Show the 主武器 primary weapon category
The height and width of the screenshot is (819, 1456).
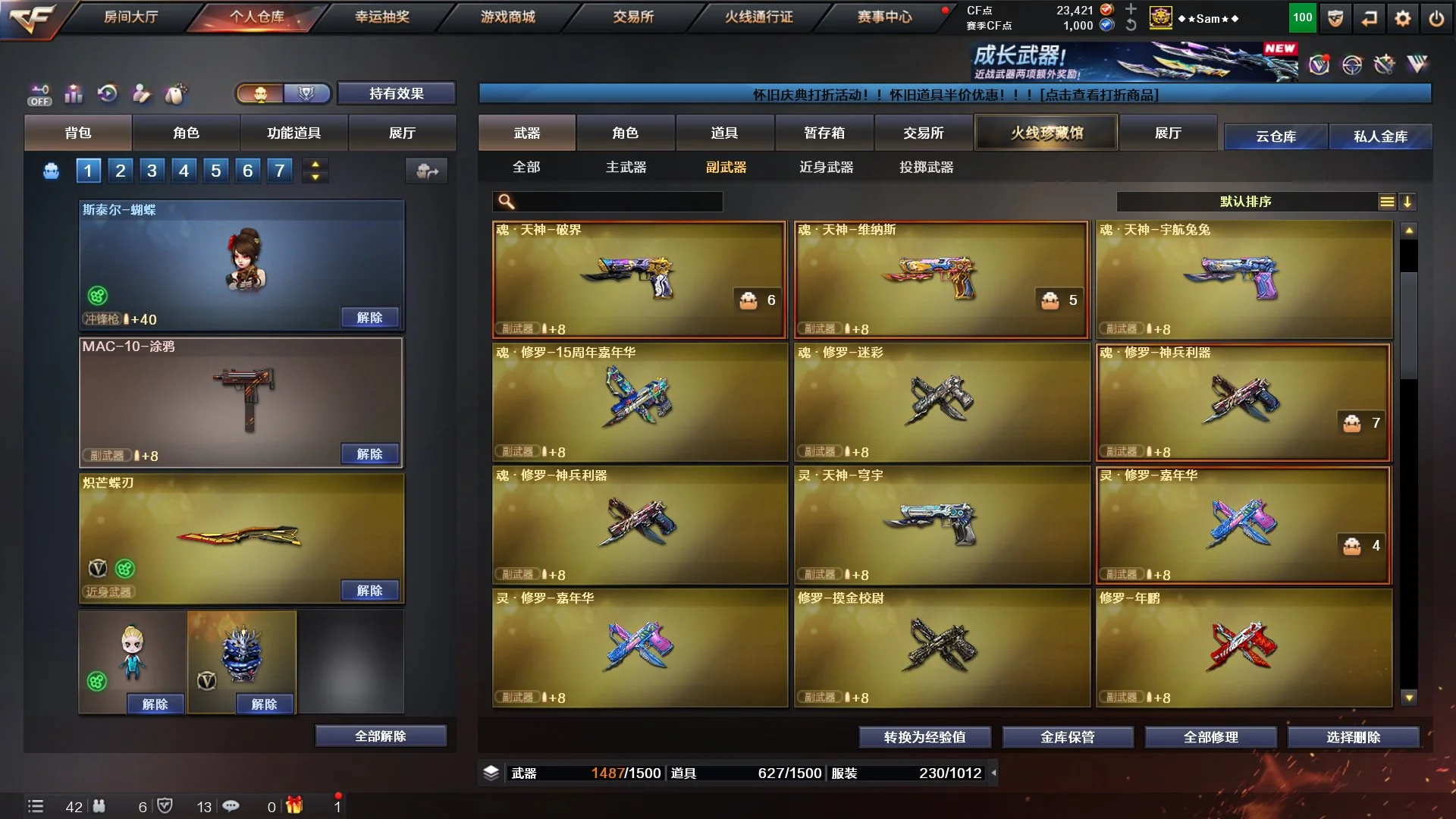(x=626, y=167)
